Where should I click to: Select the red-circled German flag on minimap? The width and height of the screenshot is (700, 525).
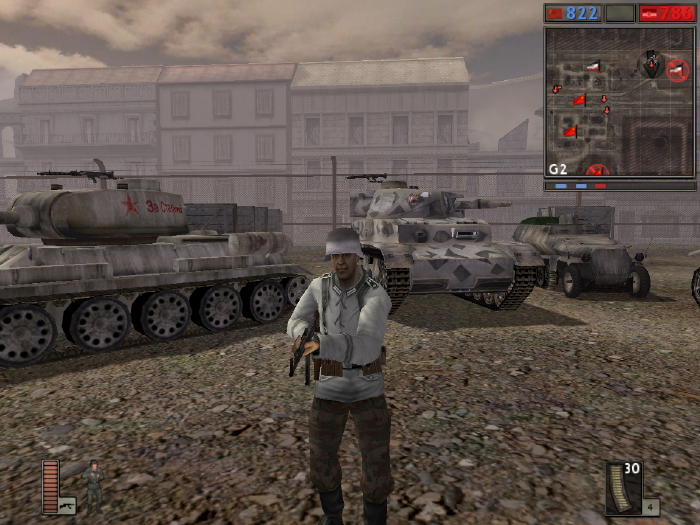[678, 70]
